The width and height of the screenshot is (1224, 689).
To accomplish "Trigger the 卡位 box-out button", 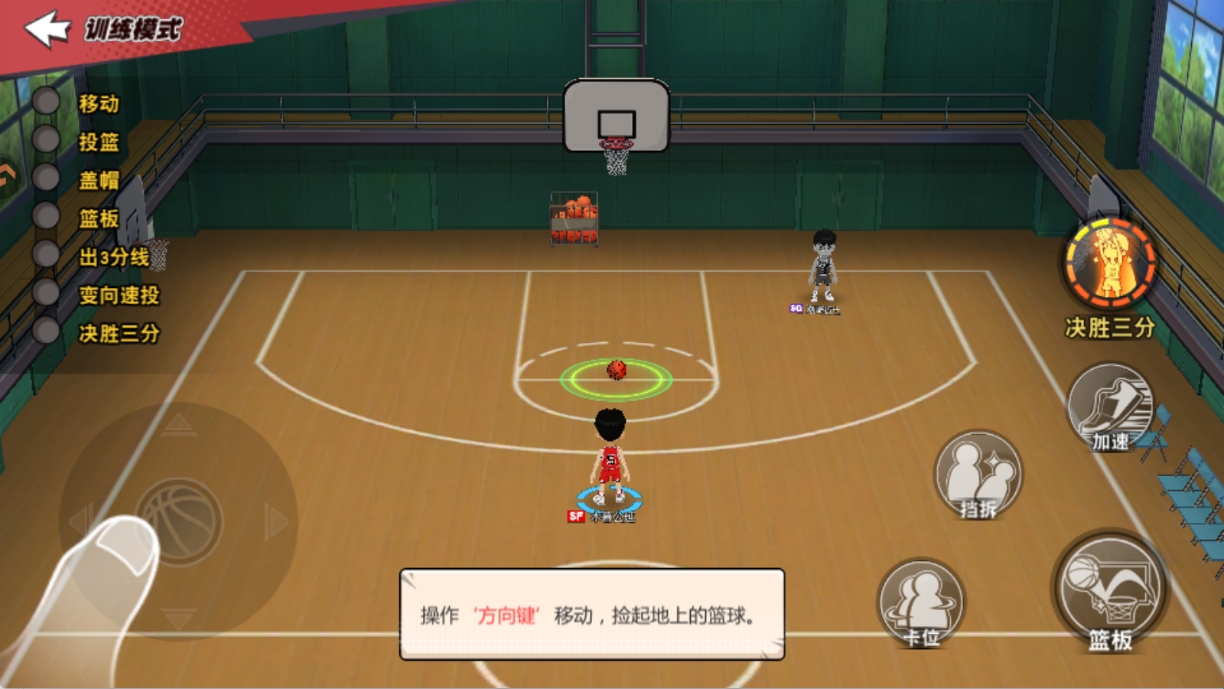I will click(921, 603).
